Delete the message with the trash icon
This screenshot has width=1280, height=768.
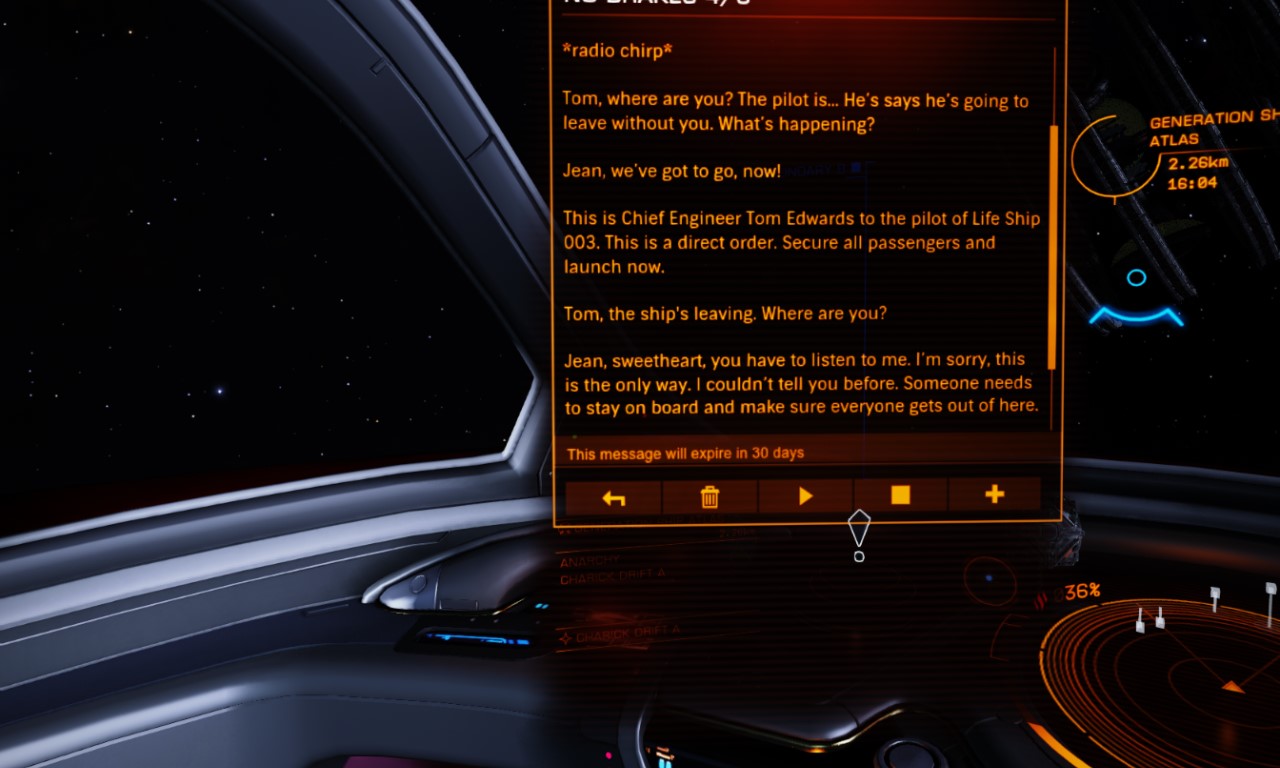[x=709, y=497]
